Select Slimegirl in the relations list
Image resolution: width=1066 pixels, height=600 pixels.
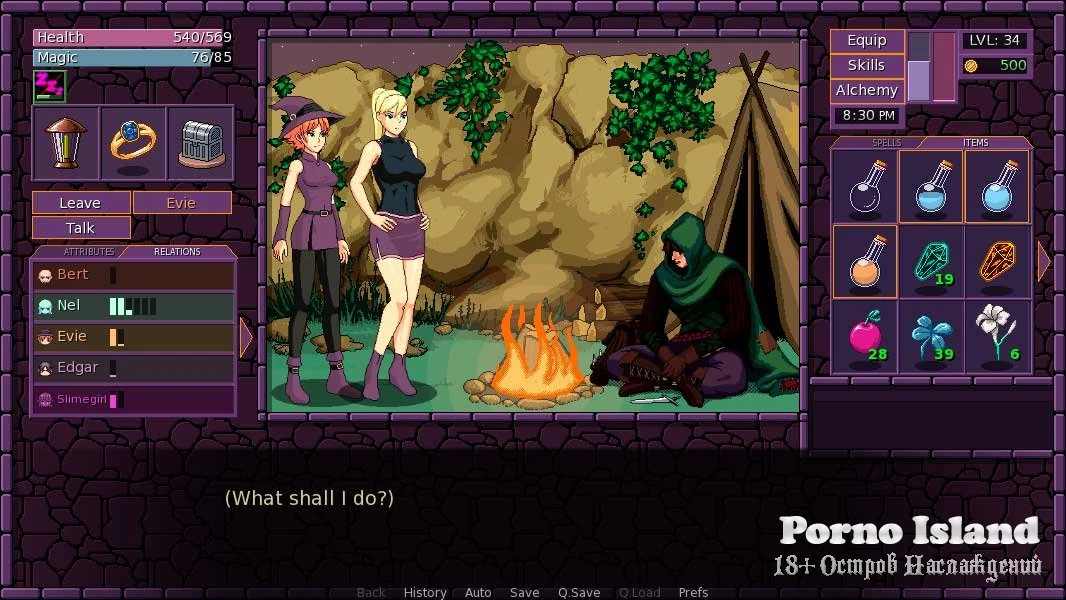133,400
